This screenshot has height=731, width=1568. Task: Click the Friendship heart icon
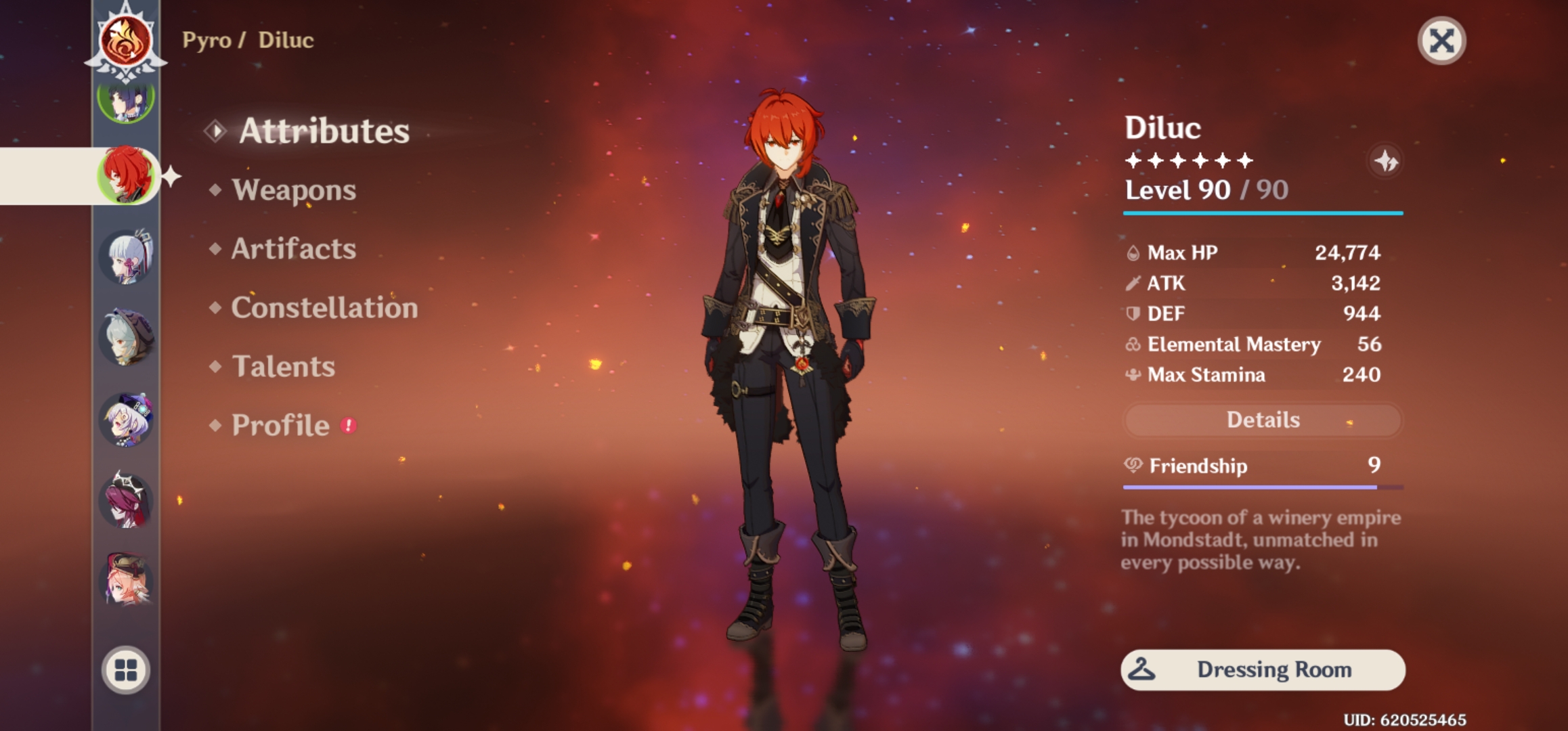(x=1135, y=466)
